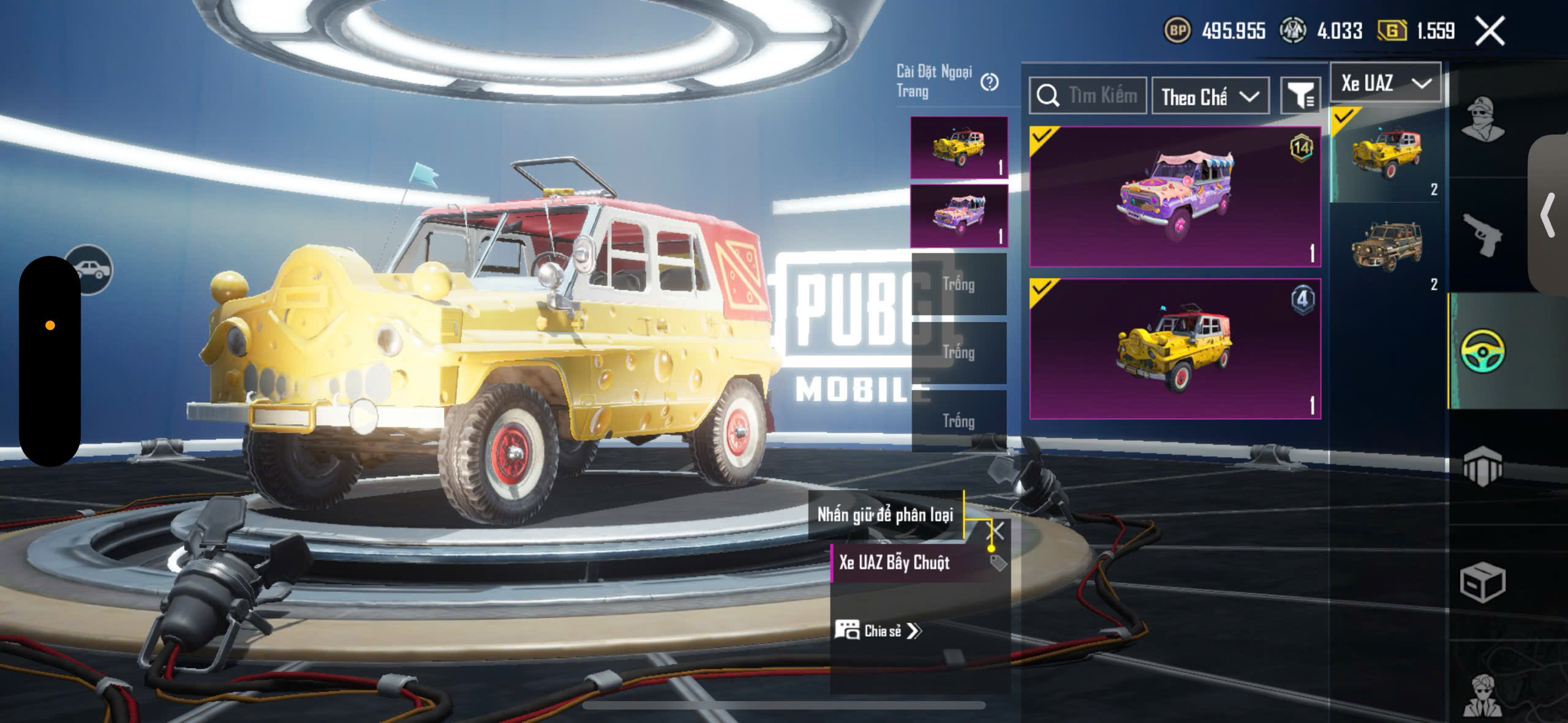Click the Tìm Kiếm search field
This screenshot has height=723, width=1568.
pyautogui.click(x=1088, y=96)
